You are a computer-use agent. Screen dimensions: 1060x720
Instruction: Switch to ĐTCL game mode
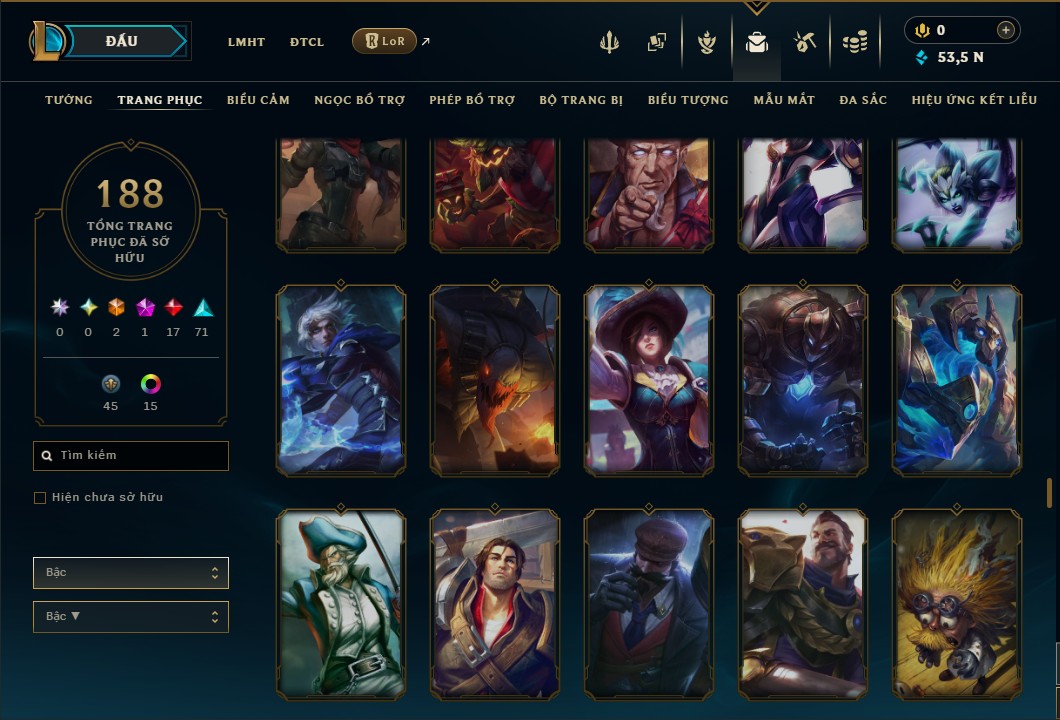(307, 42)
